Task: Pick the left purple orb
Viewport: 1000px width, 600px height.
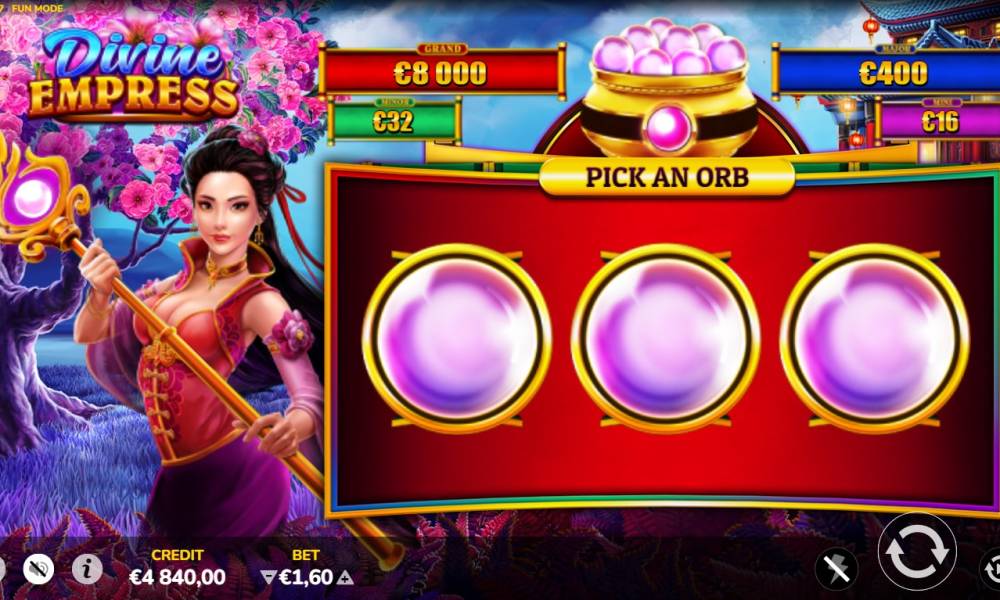Action: pos(456,338)
